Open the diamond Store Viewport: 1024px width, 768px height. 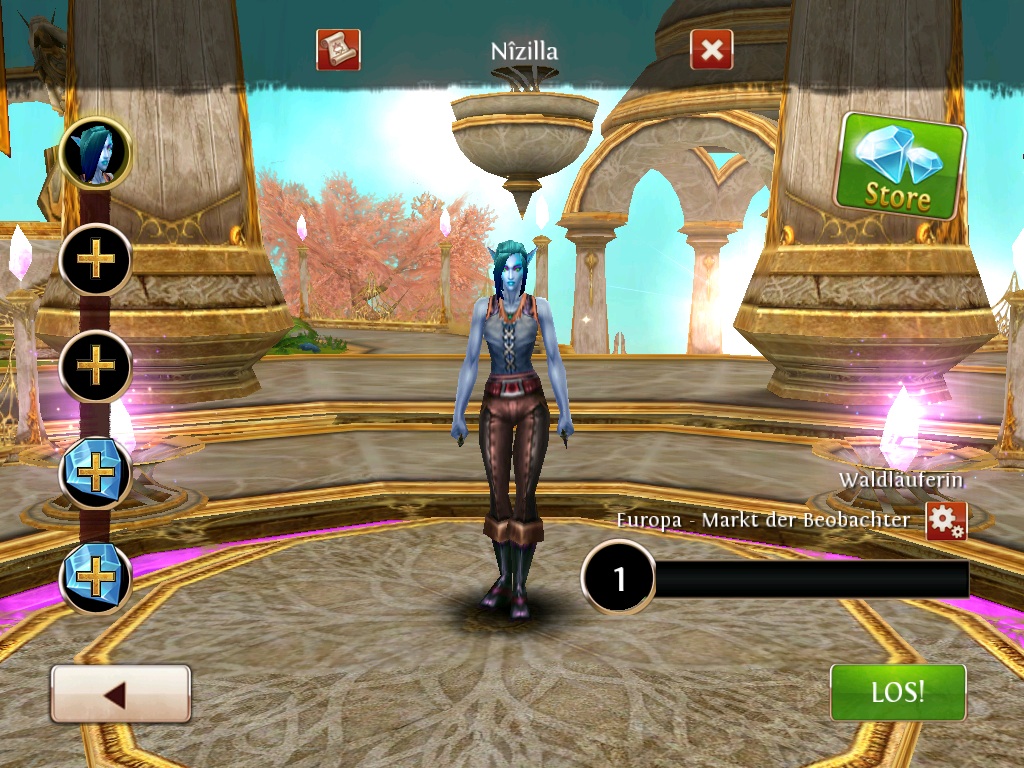pos(900,166)
